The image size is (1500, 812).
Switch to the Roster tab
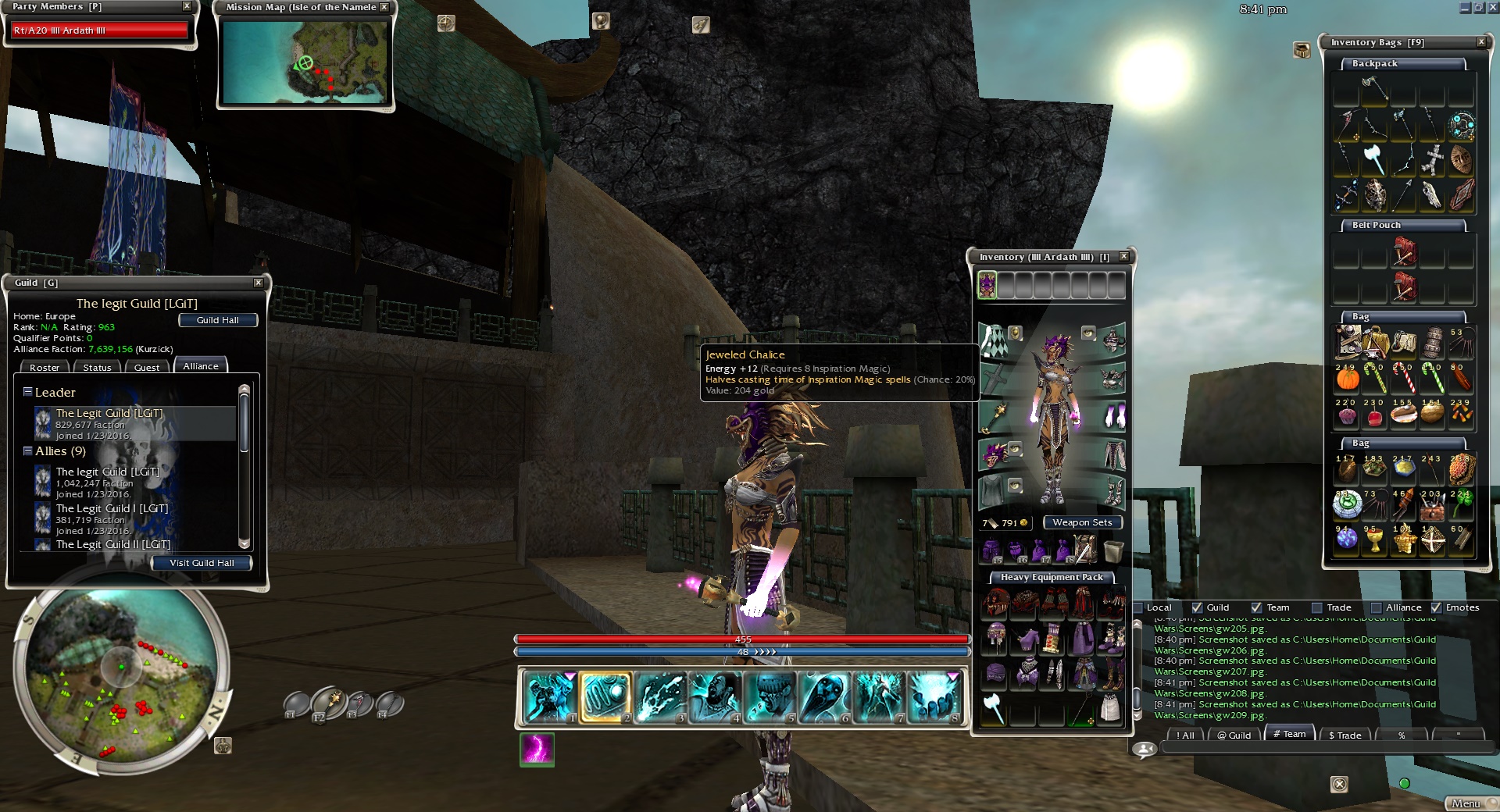pyautogui.click(x=45, y=367)
